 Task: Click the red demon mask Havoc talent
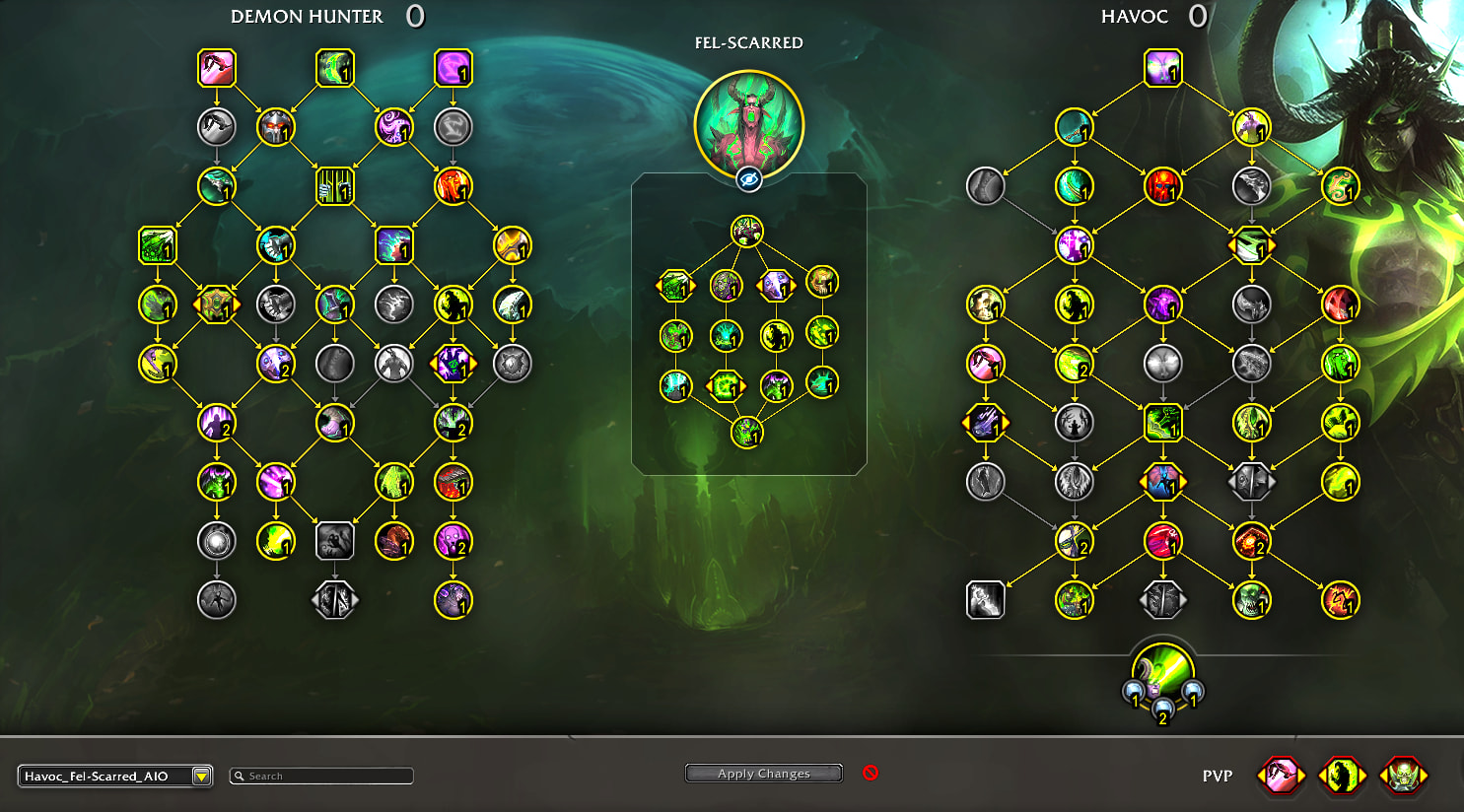pyautogui.click(x=1163, y=186)
